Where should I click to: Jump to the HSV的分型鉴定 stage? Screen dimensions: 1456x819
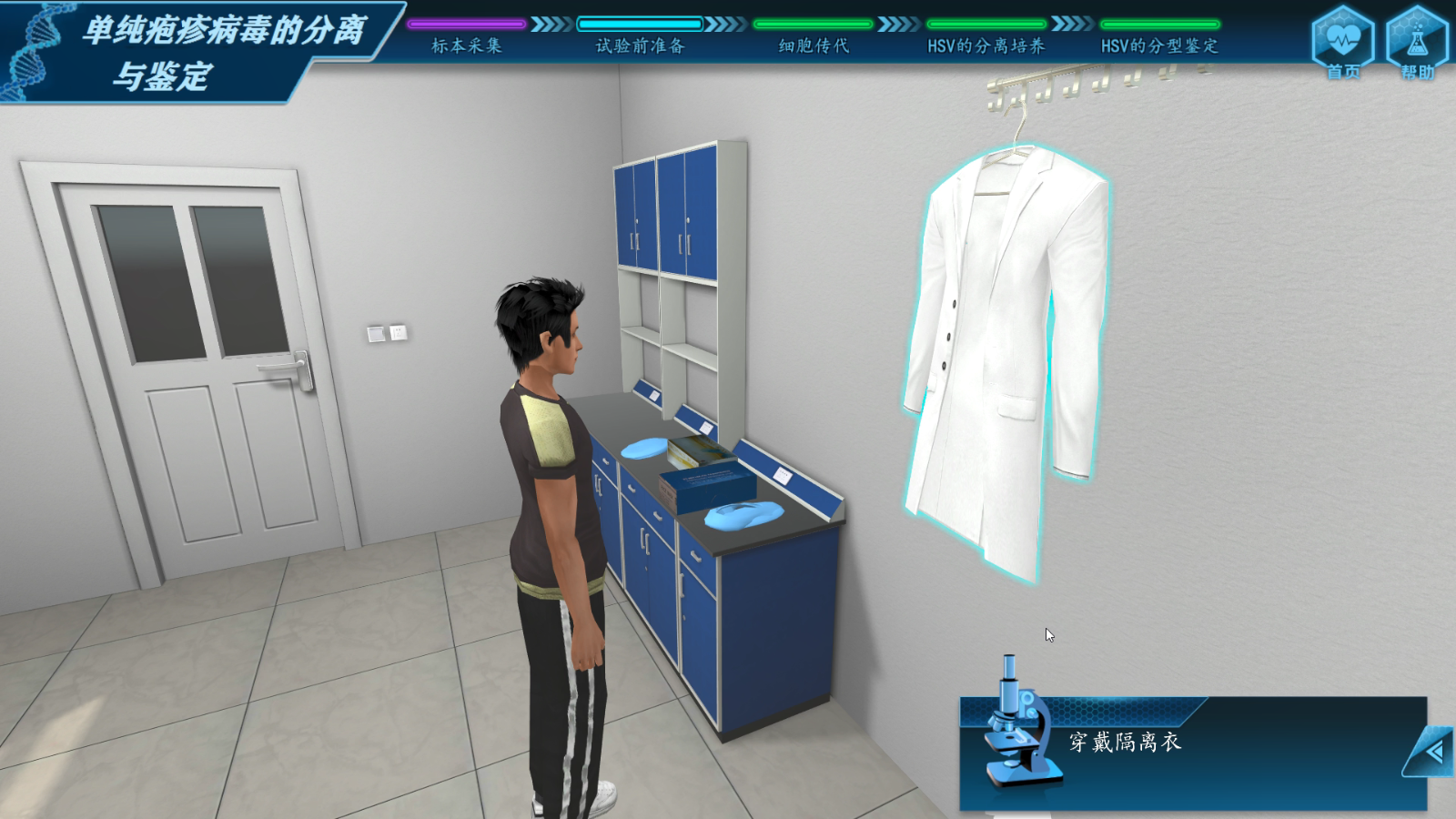[1159, 45]
